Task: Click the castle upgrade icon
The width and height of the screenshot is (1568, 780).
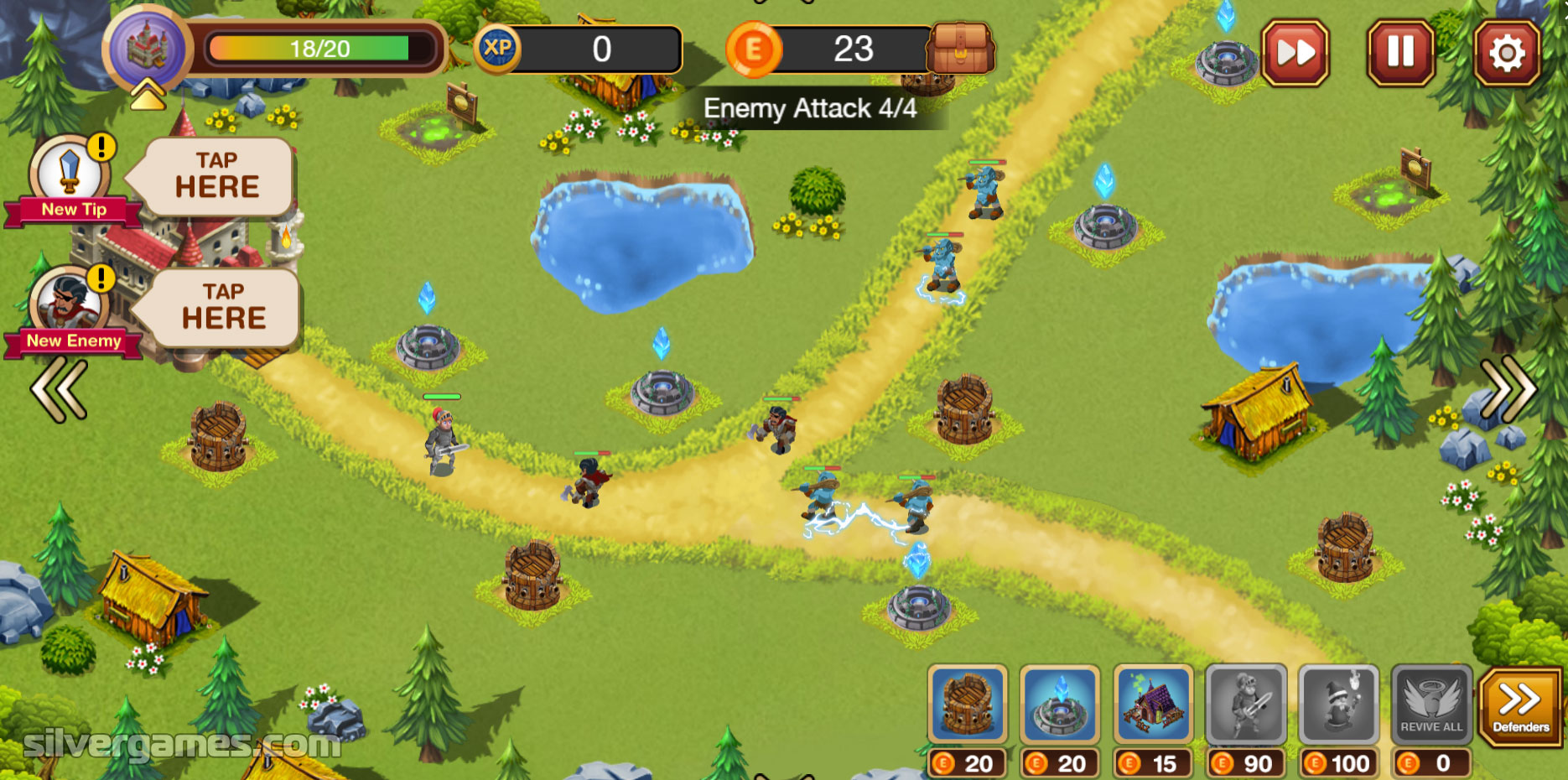Action: [148, 49]
